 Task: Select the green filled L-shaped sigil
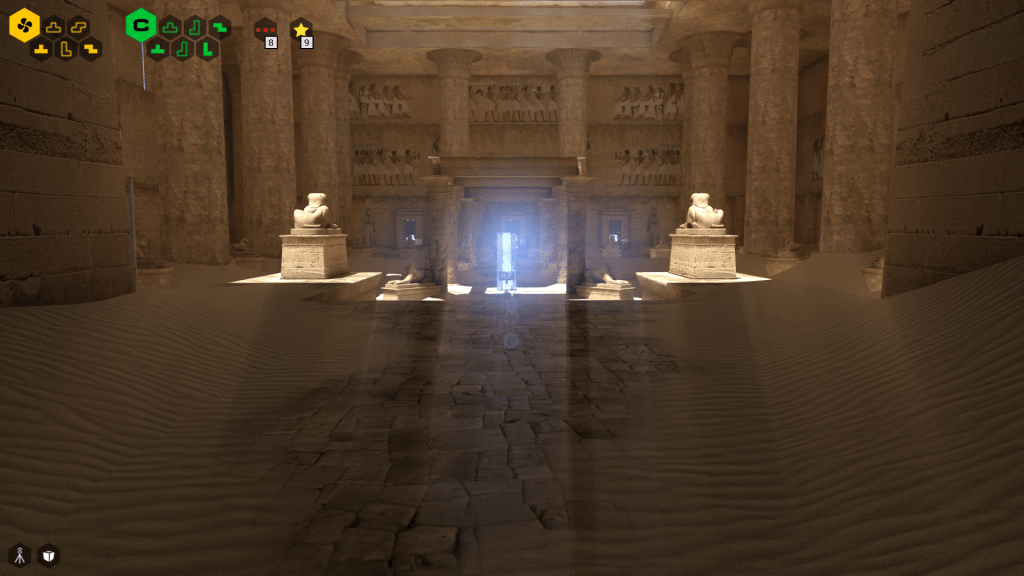(207, 48)
